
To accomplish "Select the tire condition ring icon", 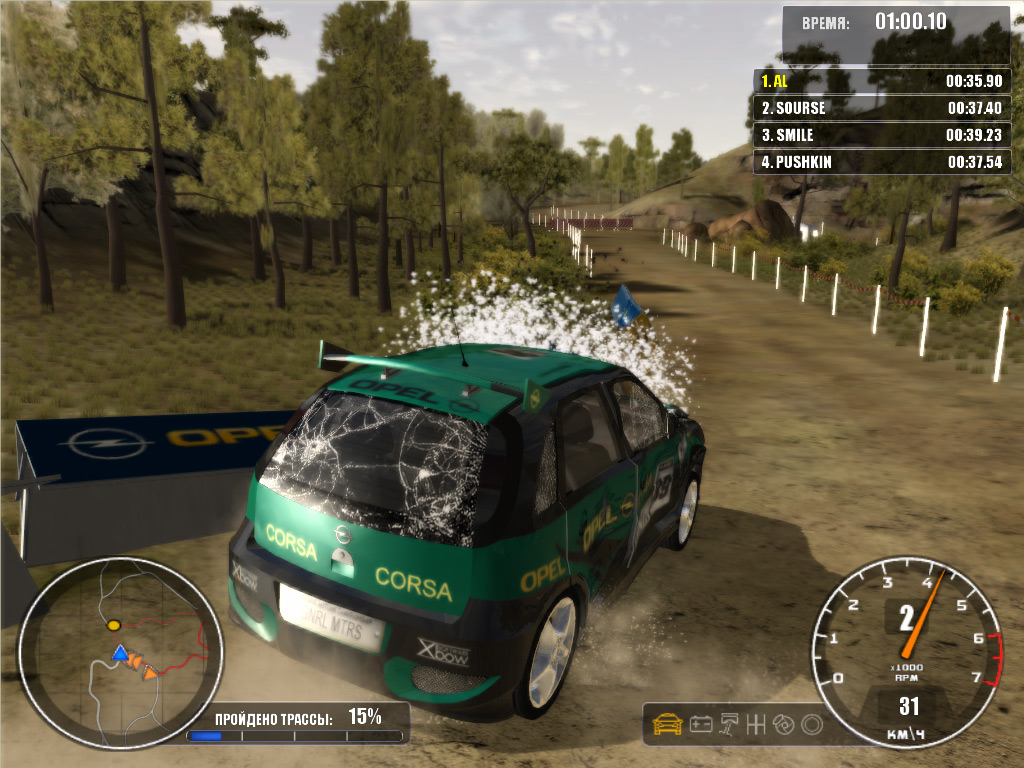I will tap(812, 724).
